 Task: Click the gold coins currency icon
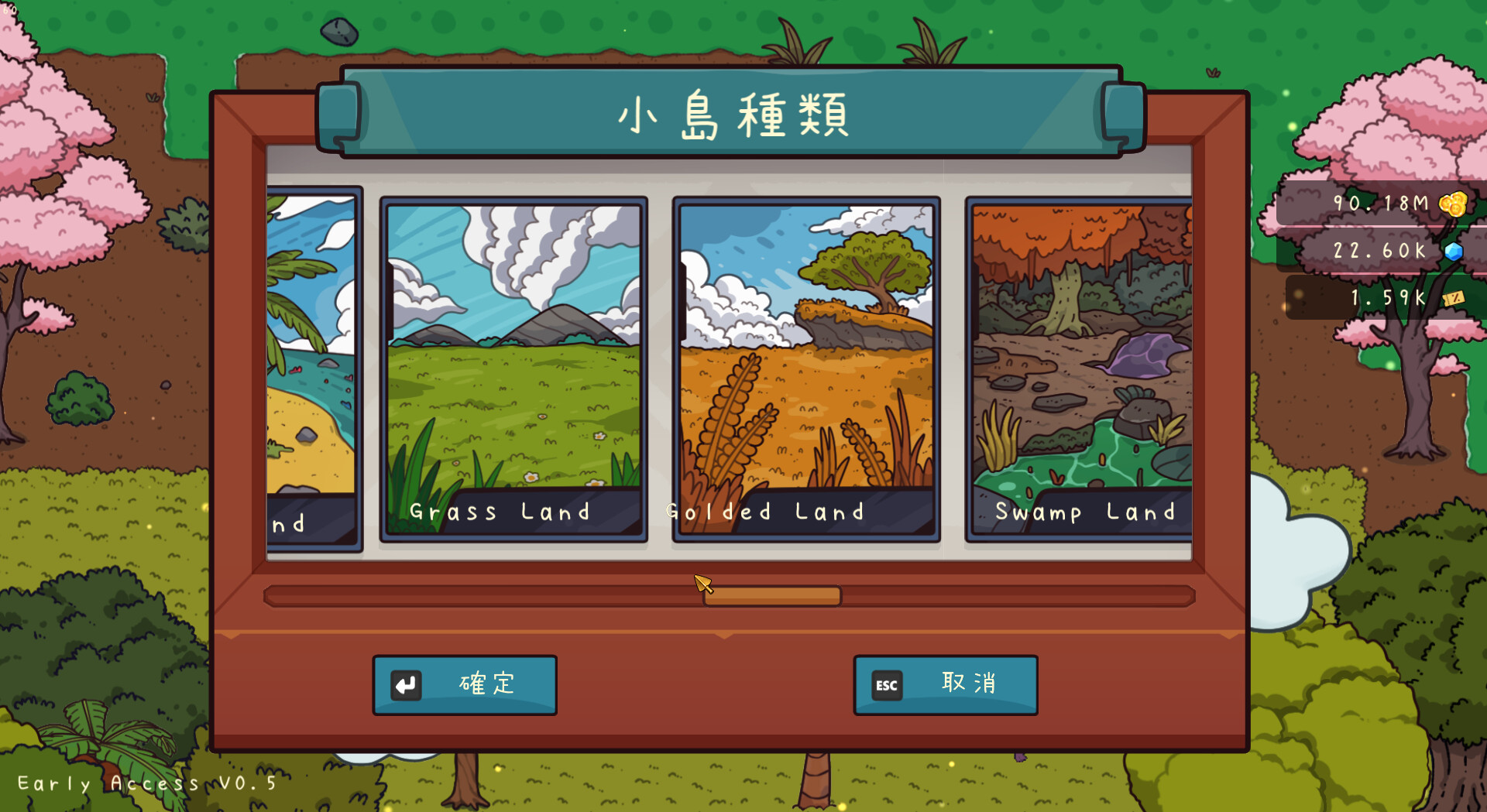pos(1453,204)
